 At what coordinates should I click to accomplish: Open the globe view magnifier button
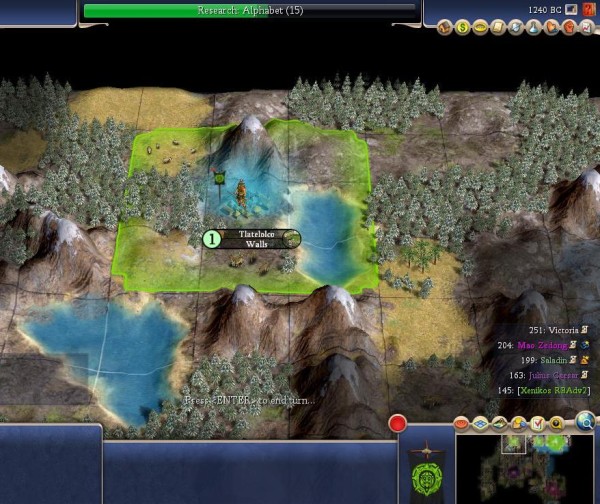tap(586, 422)
